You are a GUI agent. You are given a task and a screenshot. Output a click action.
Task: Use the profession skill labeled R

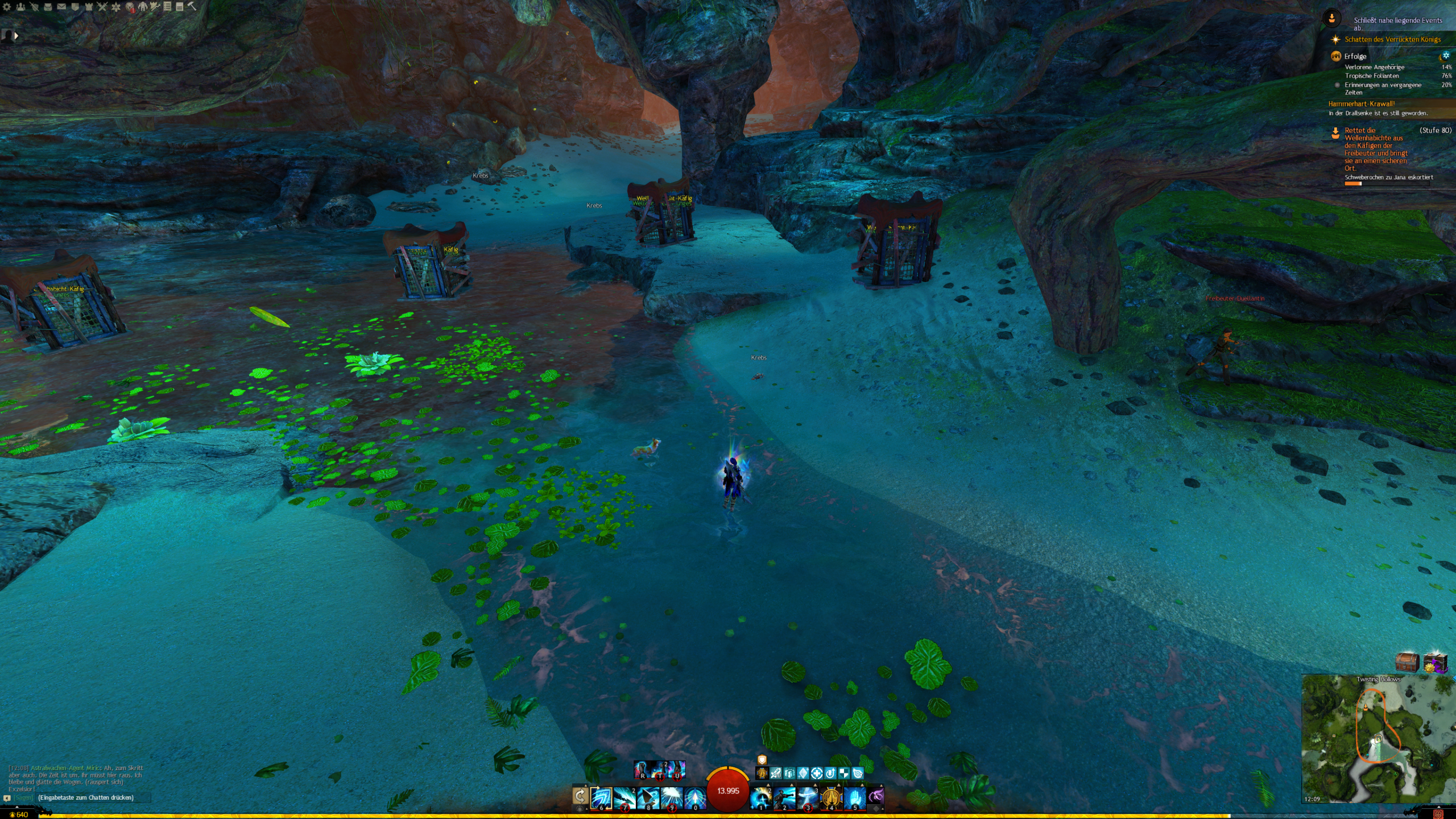[x=642, y=770]
